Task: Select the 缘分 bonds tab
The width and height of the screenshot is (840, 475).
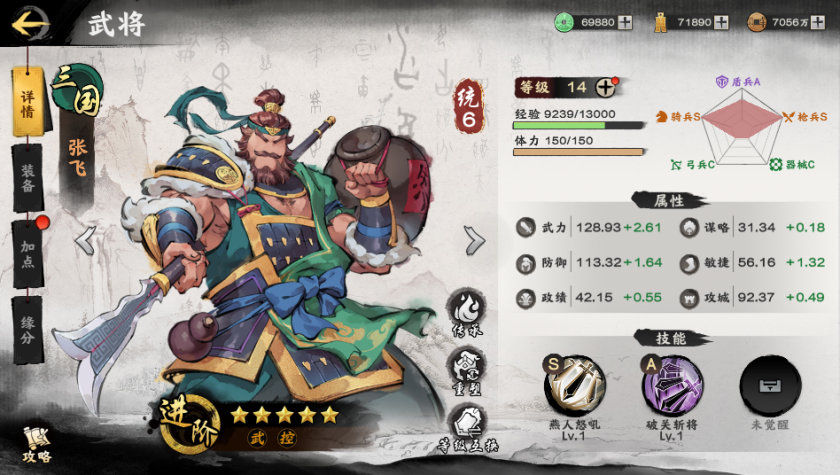Action: coord(28,329)
